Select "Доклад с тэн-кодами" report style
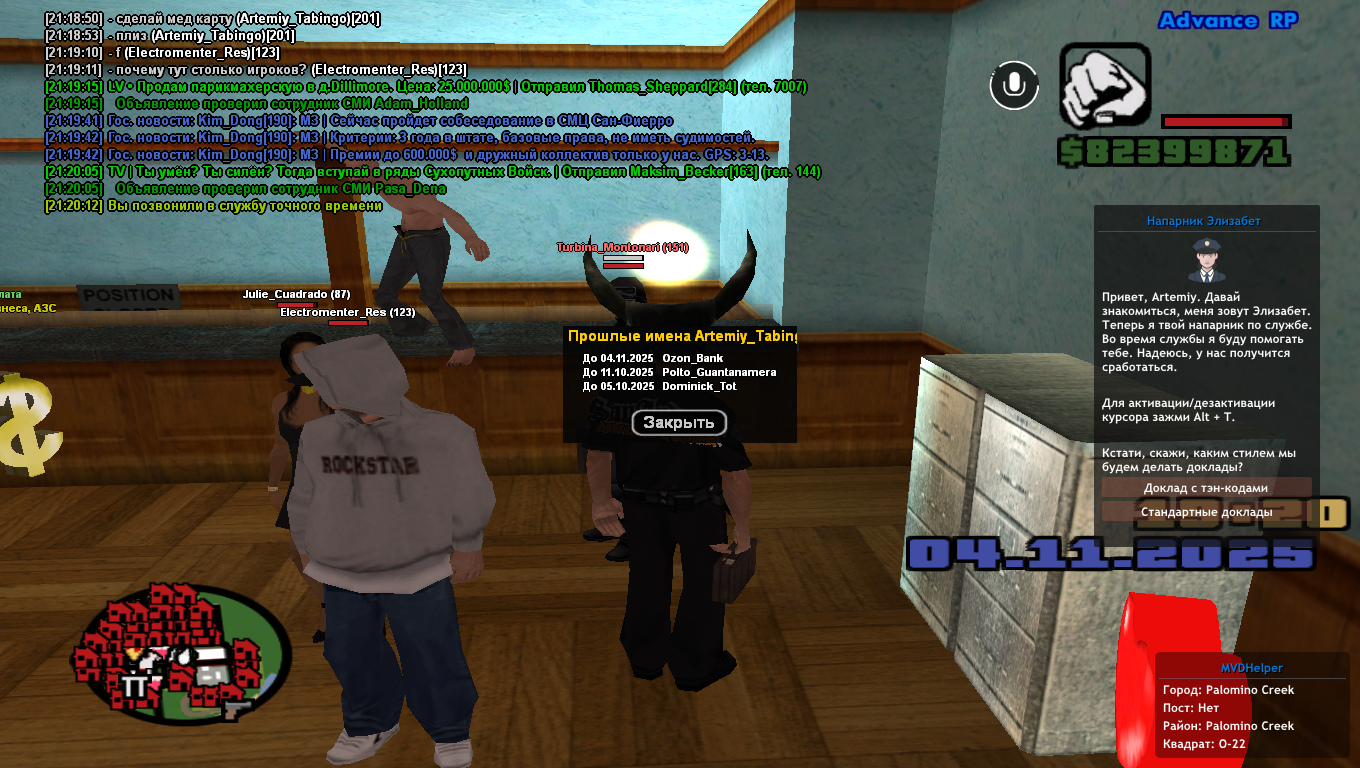Screen dimensions: 1360x768 pyautogui.click(x=1205, y=487)
